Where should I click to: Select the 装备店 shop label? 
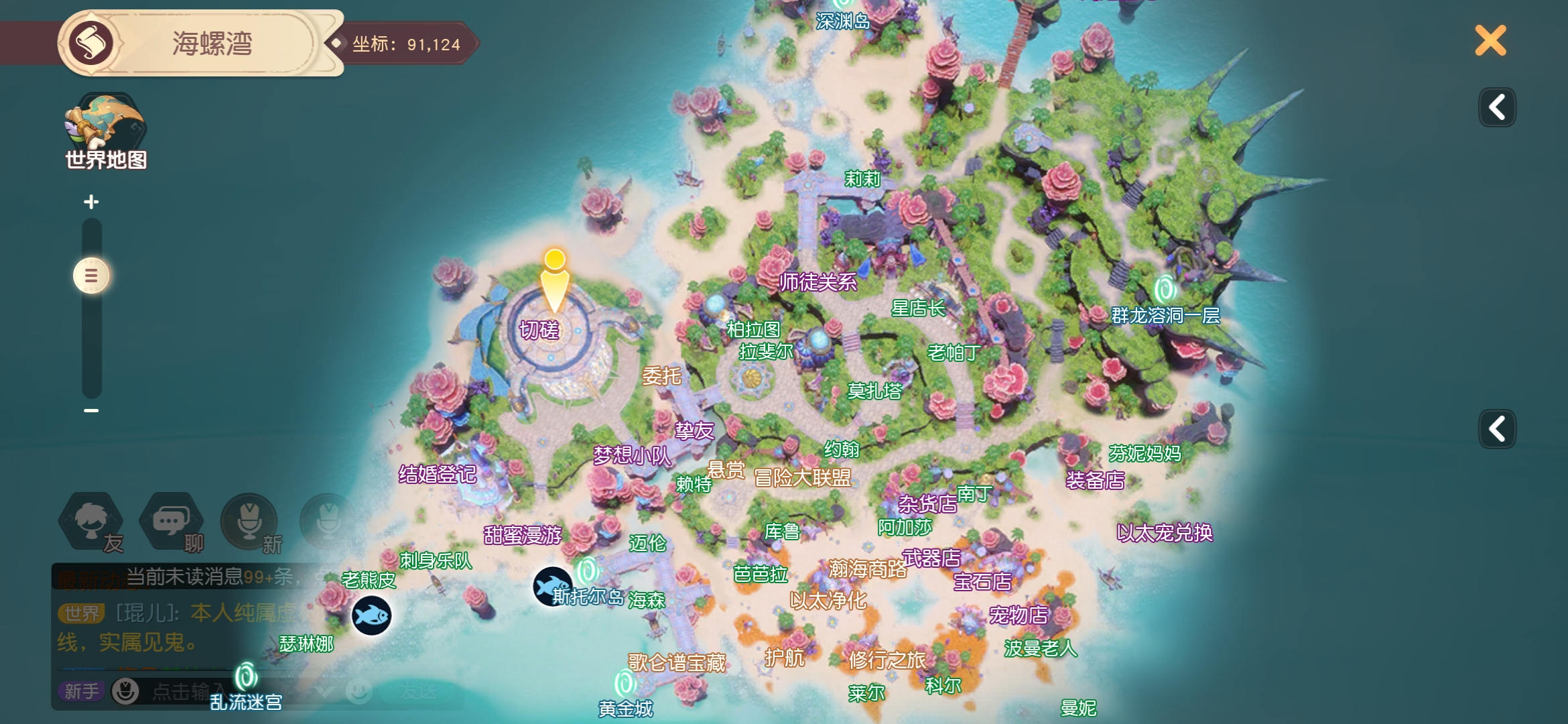(1095, 480)
